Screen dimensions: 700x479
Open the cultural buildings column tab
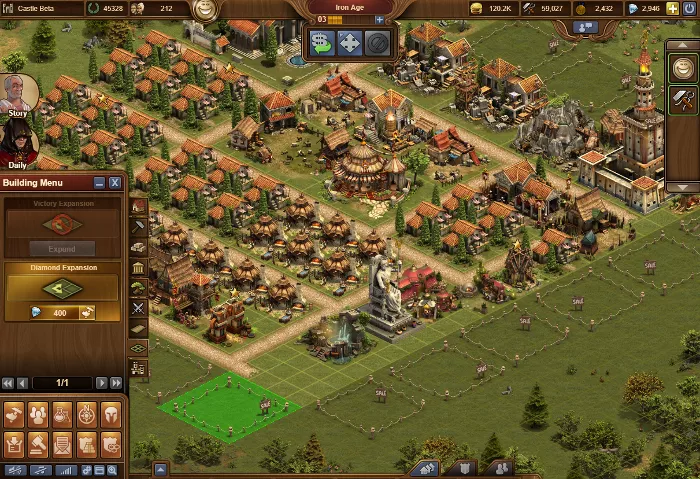point(138,267)
